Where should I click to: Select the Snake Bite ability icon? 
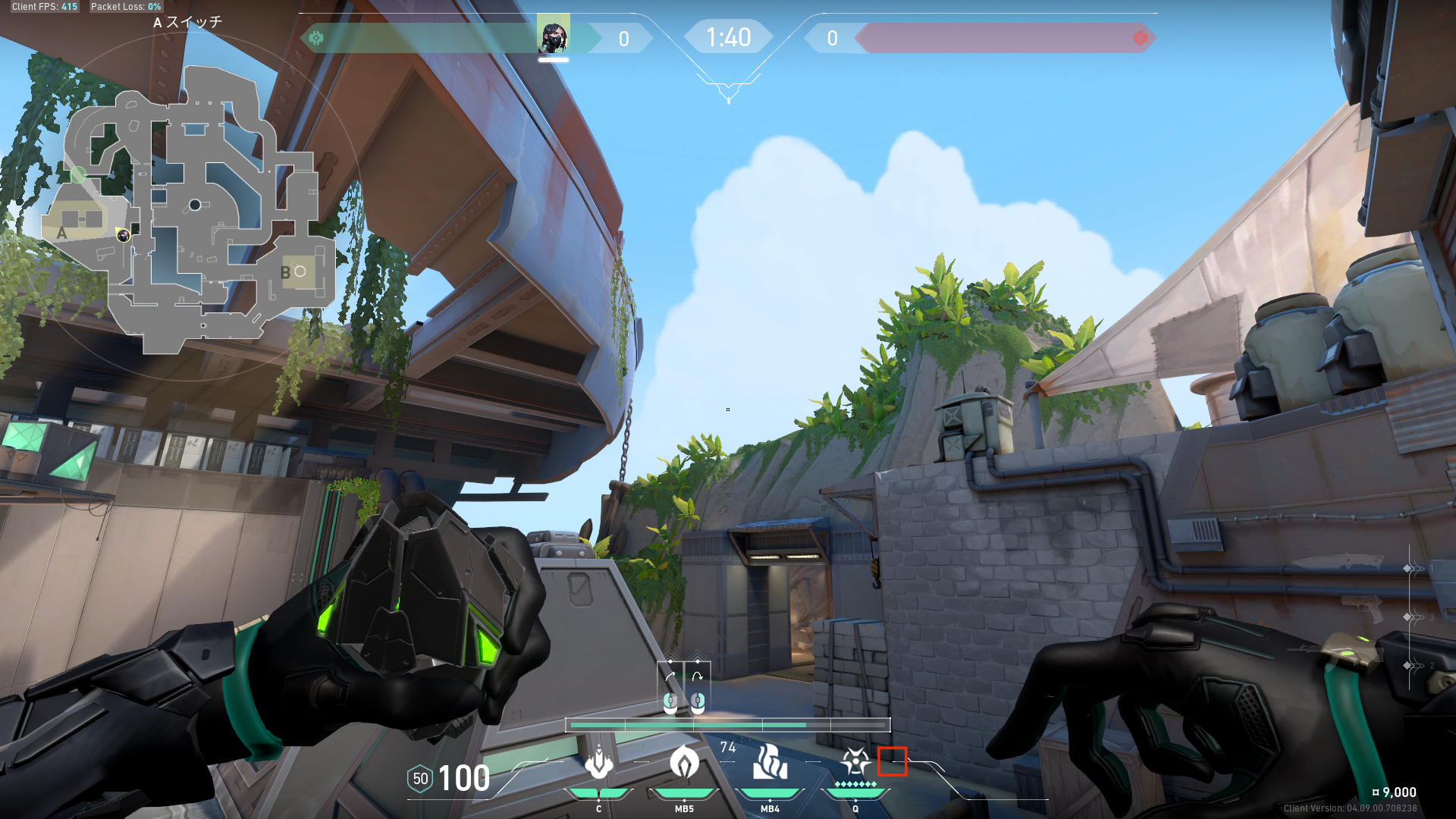click(598, 763)
